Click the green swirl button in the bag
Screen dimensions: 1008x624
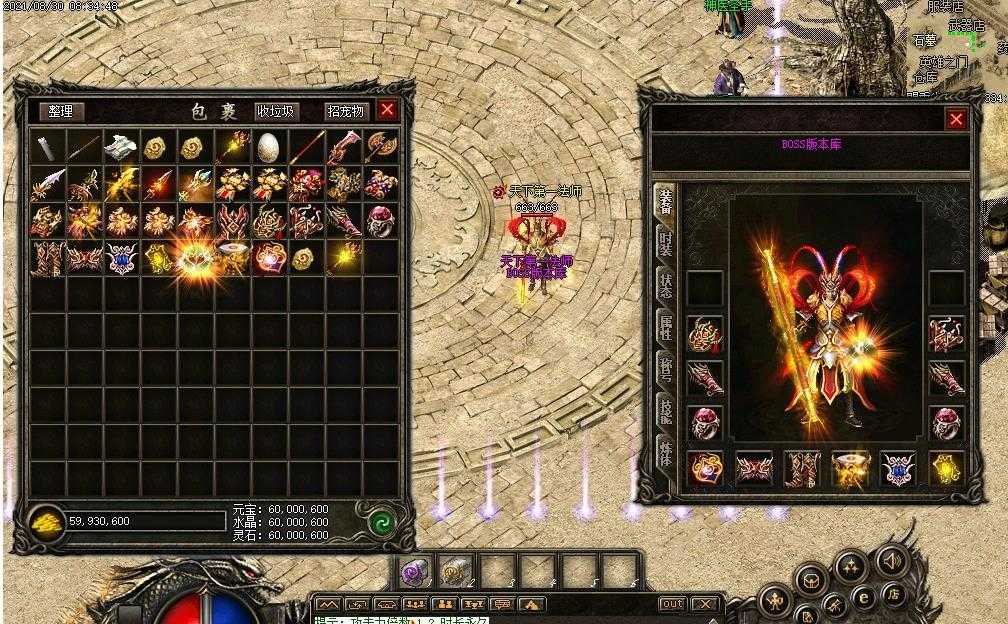click(380, 521)
